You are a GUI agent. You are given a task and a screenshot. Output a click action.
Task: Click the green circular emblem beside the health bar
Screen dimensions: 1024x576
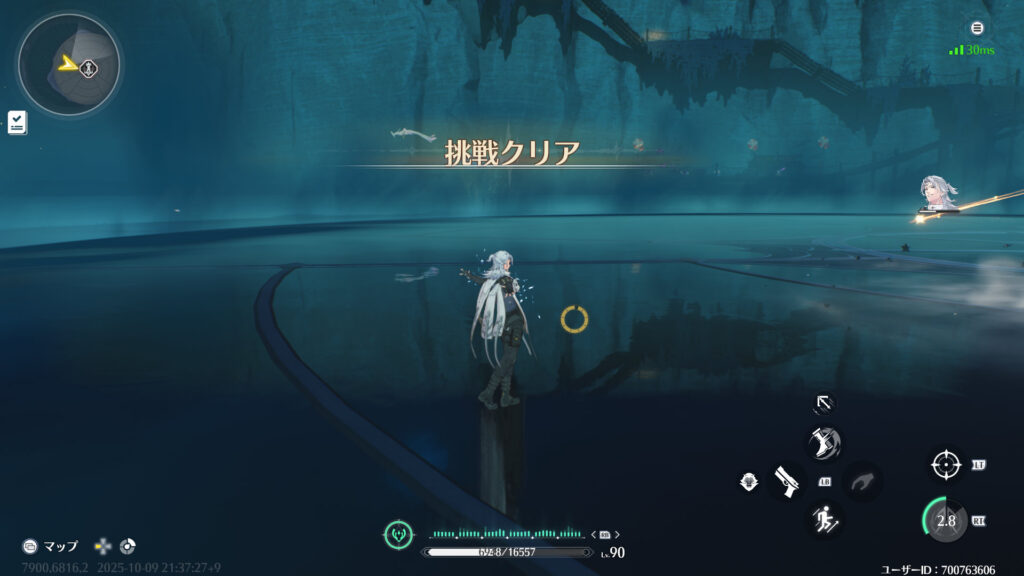(x=398, y=534)
